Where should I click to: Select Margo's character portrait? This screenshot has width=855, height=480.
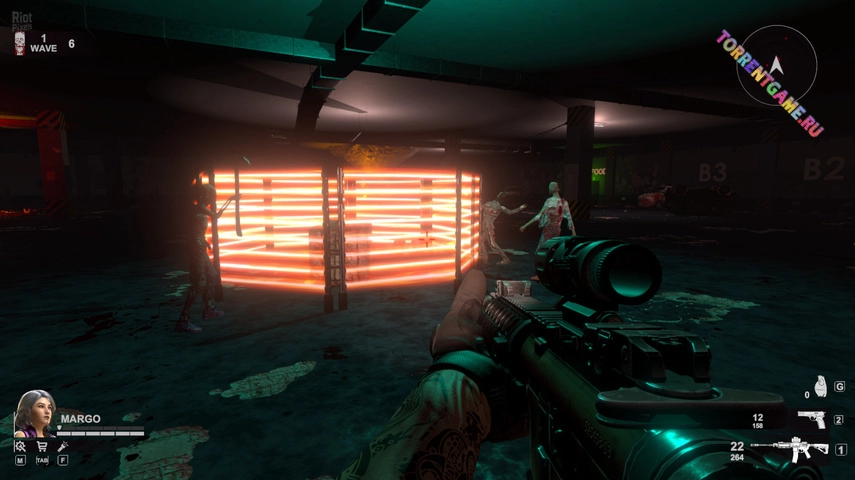click(x=33, y=412)
